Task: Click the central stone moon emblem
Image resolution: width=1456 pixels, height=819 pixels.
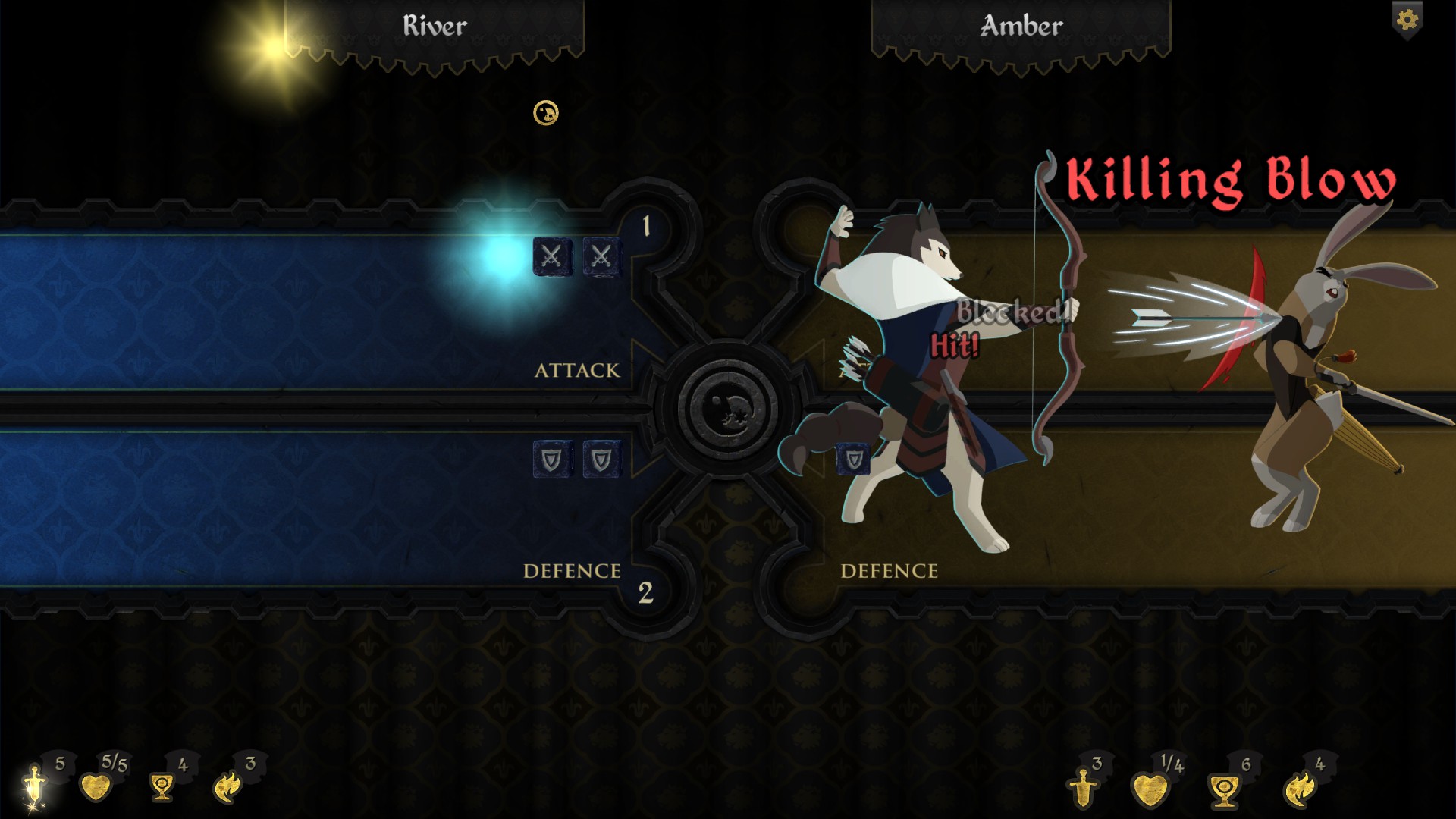Action: tap(727, 409)
